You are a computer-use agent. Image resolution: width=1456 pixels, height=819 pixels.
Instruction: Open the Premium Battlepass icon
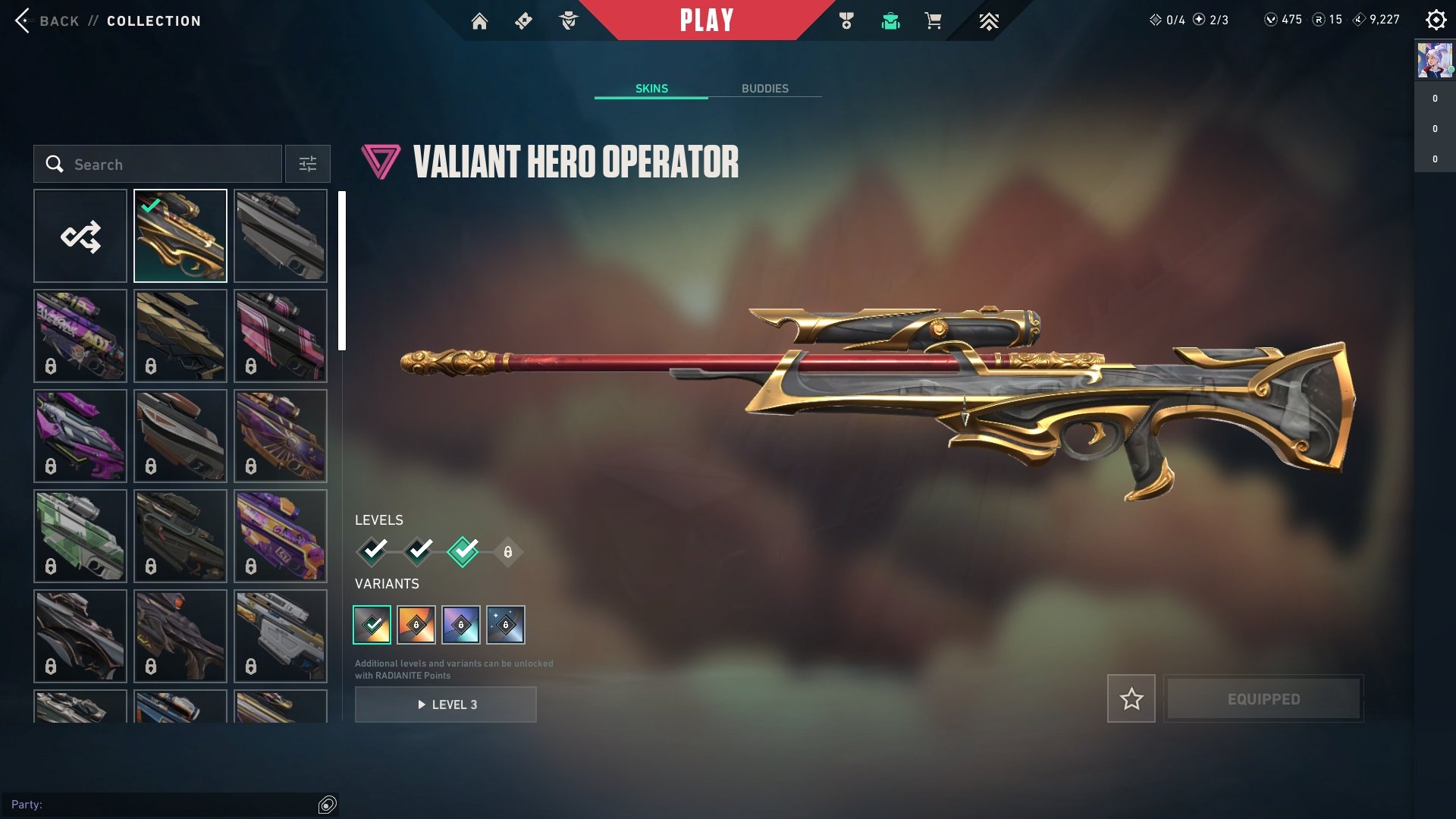pyautogui.click(x=989, y=20)
